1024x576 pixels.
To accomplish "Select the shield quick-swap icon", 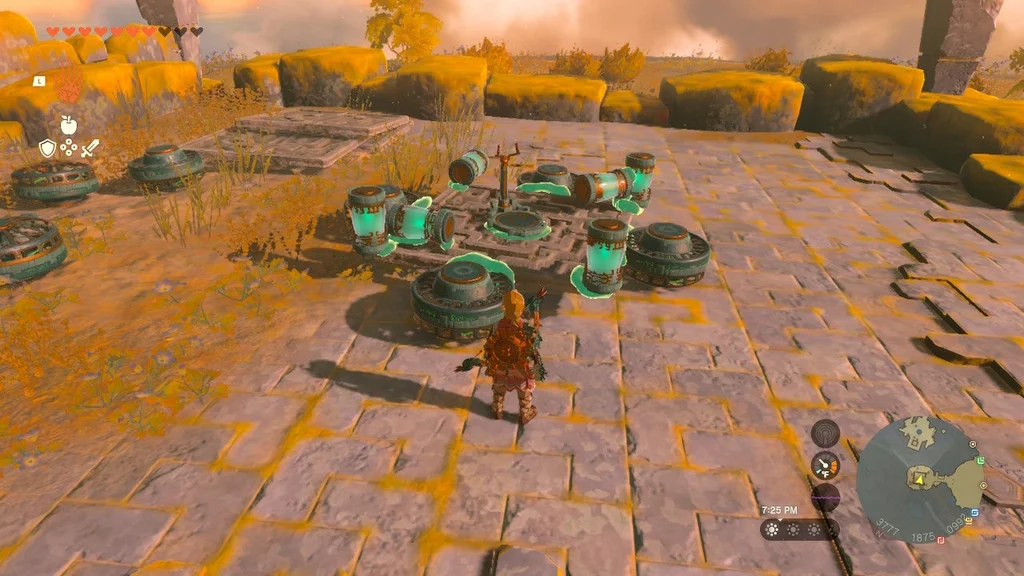I will [x=47, y=148].
